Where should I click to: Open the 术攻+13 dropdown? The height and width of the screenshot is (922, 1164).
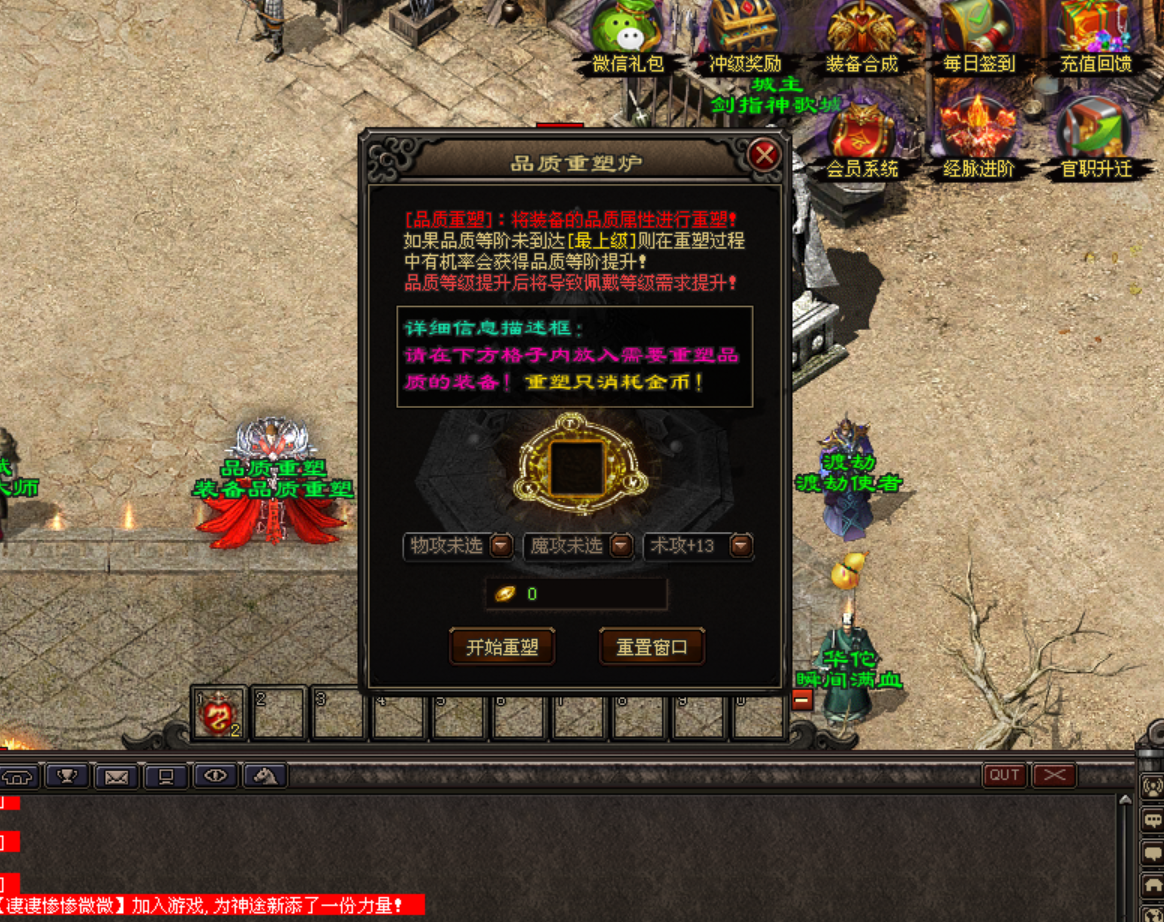740,546
